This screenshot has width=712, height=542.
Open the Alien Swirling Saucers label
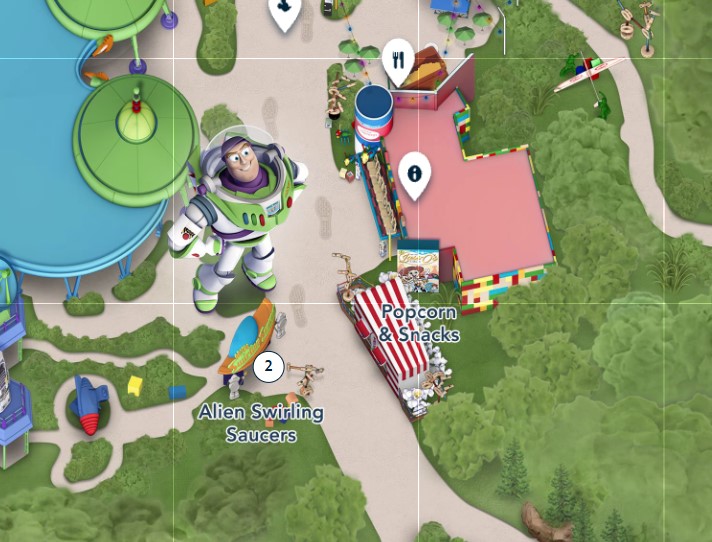pos(261,423)
